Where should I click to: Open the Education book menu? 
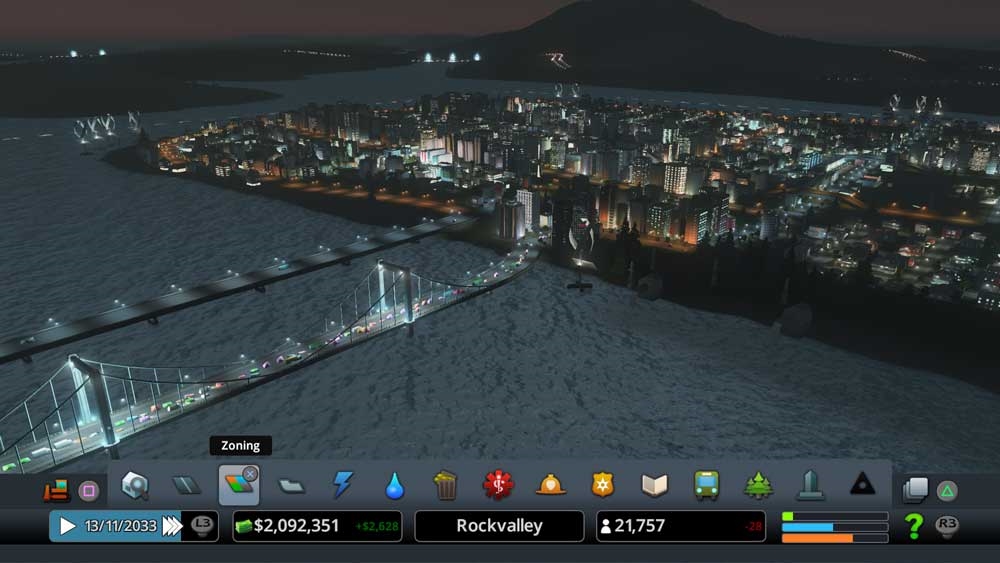pyautogui.click(x=654, y=486)
